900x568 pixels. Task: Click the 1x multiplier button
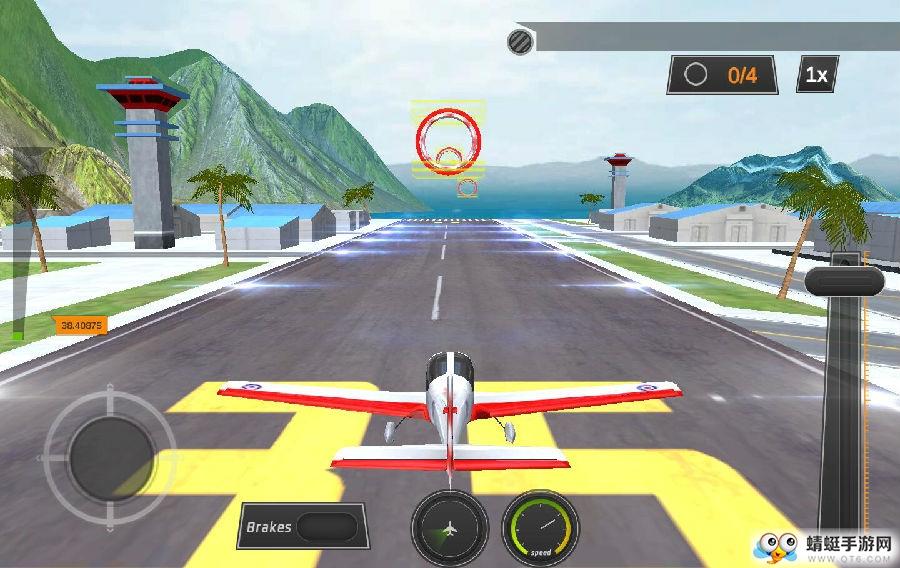click(817, 75)
